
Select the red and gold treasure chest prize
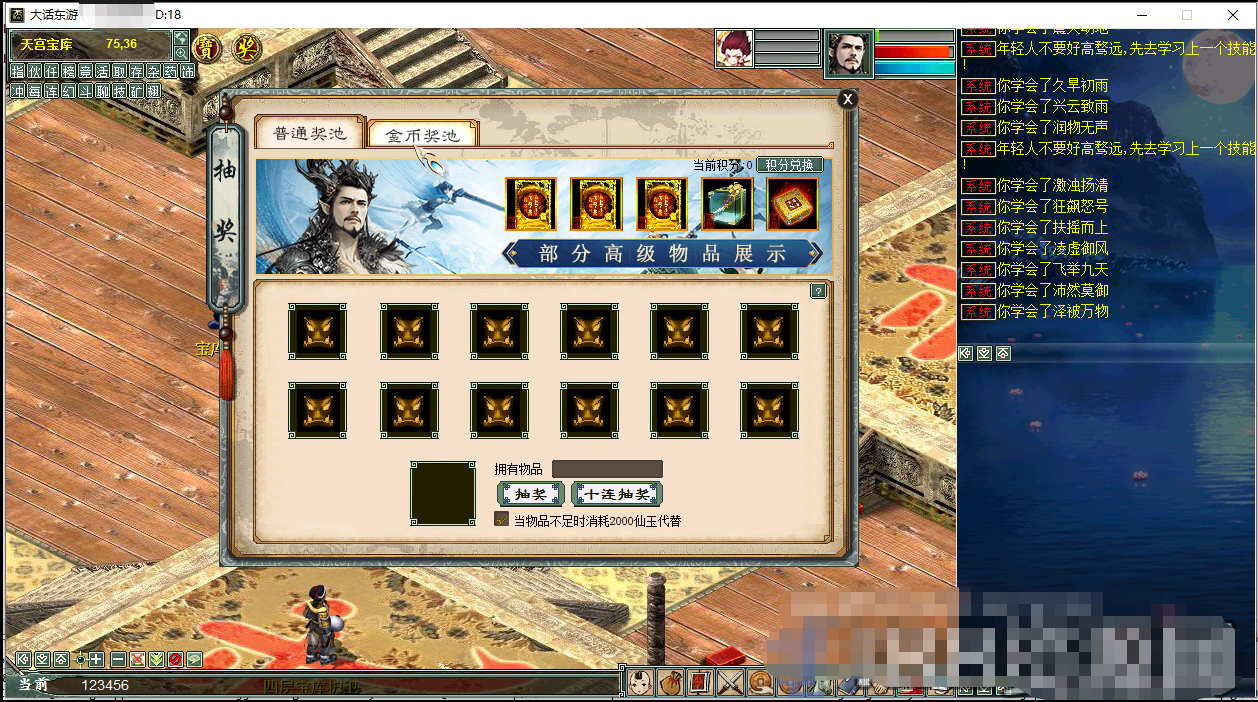[792, 204]
